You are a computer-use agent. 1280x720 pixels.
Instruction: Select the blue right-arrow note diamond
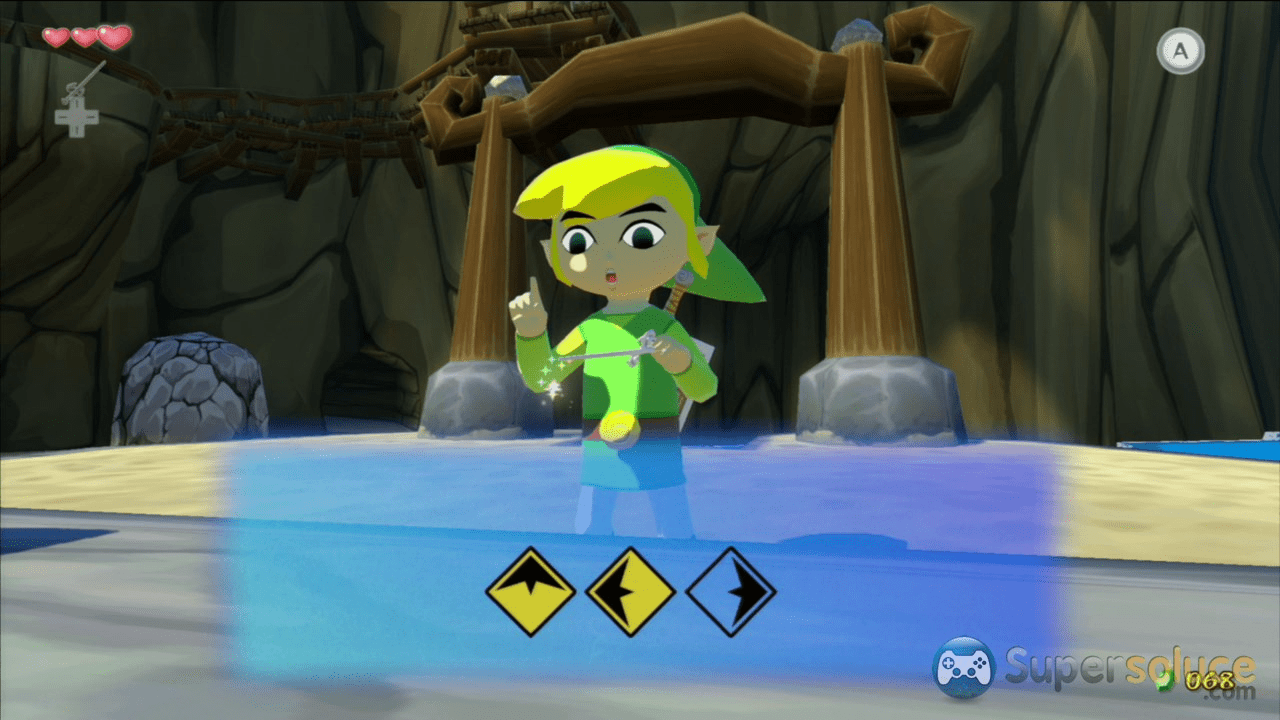pos(731,591)
